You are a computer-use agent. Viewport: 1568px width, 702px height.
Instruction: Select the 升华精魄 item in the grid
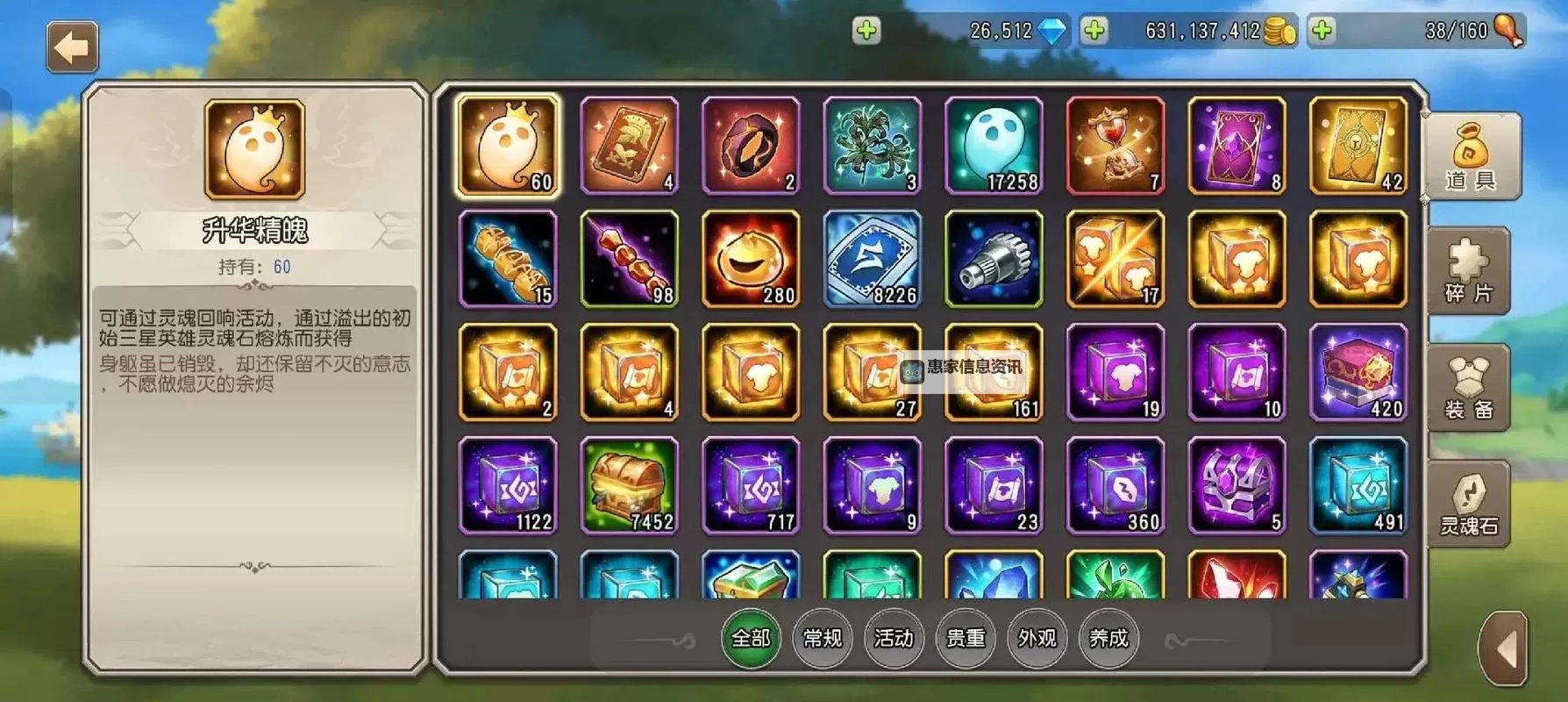click(507, 145)
